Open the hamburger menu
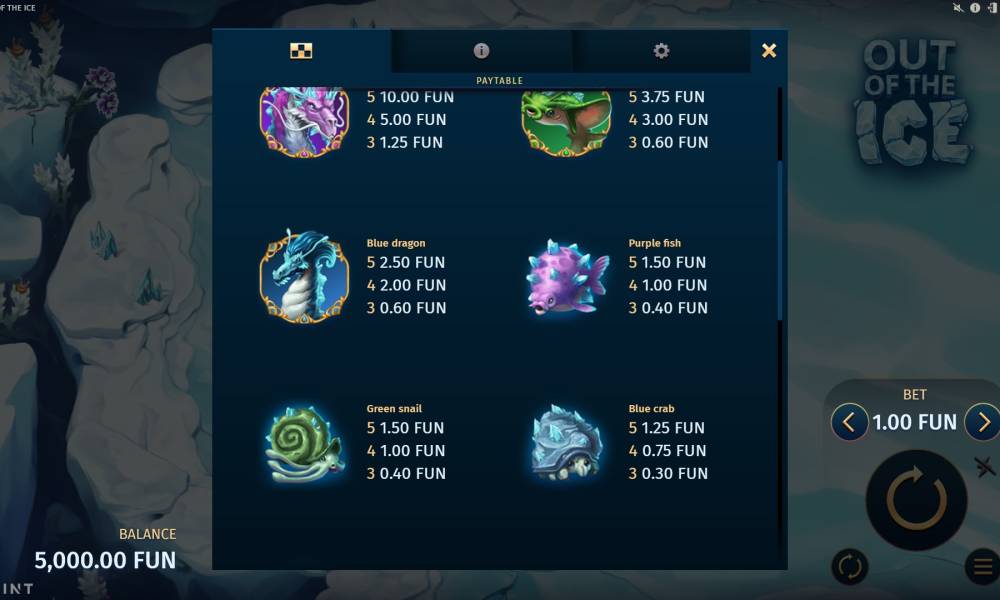1000x600 pixels. coord(982,567)
